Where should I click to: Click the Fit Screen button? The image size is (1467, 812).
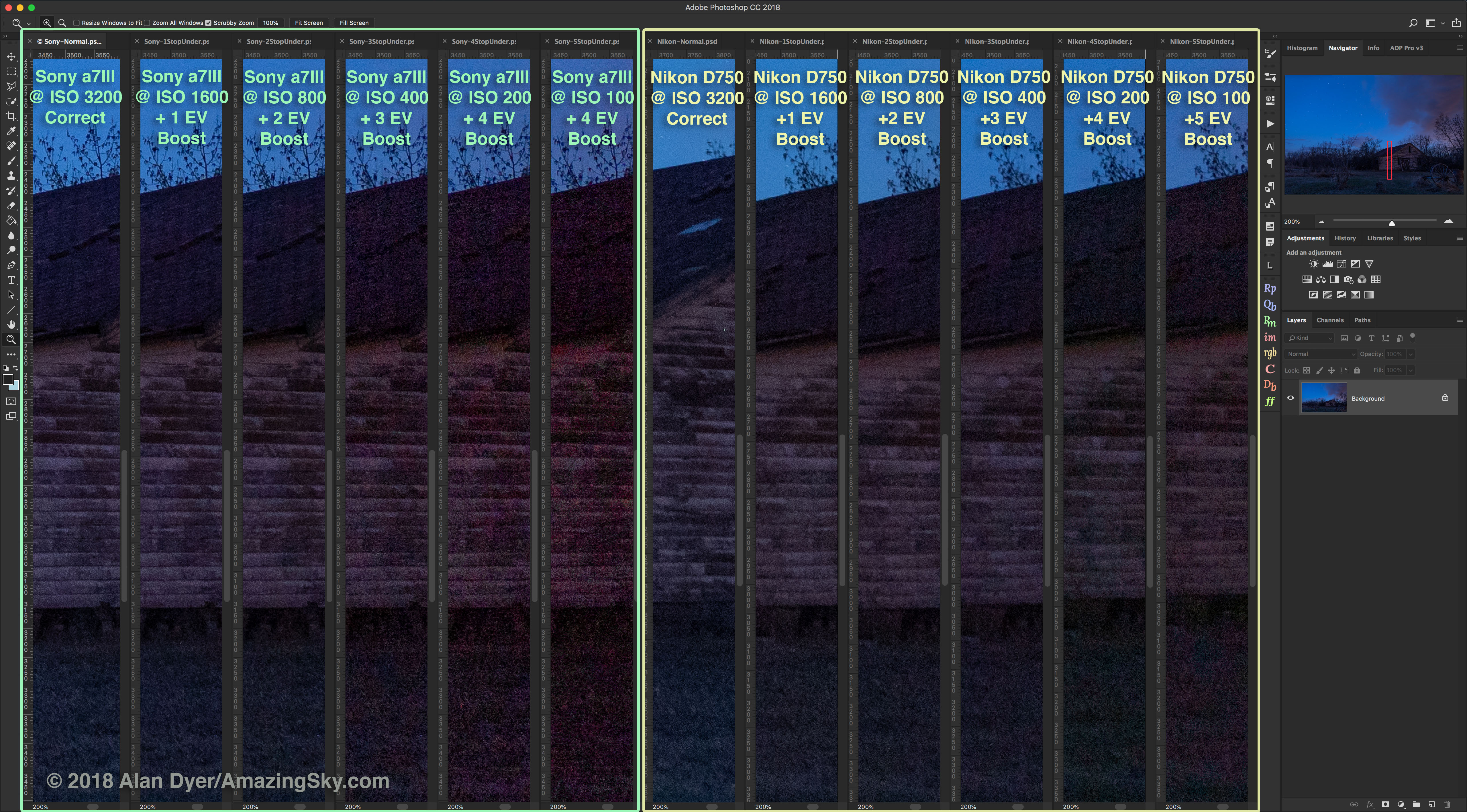(309, 23)
